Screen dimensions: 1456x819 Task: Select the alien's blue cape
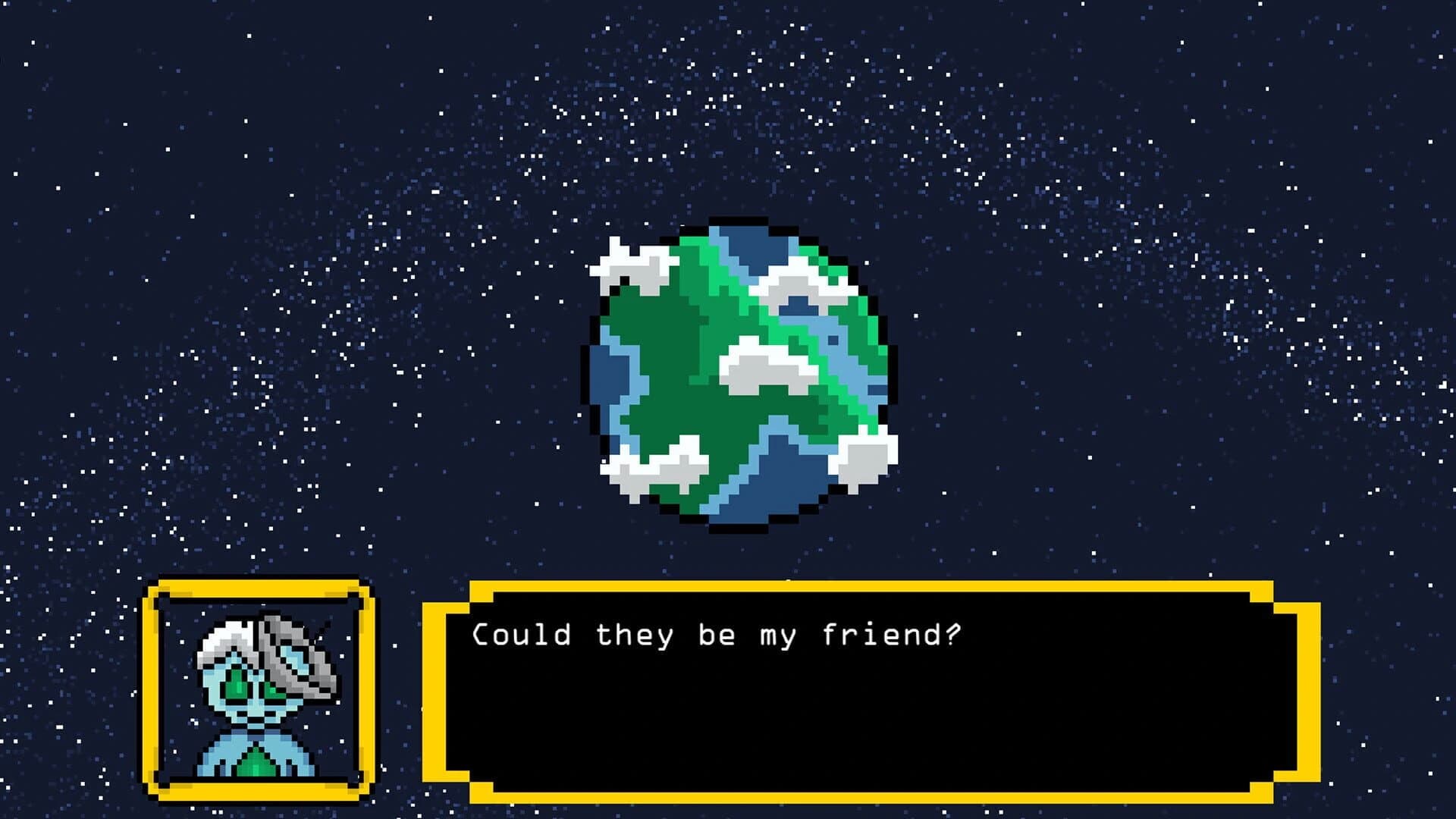coord(220,758)
